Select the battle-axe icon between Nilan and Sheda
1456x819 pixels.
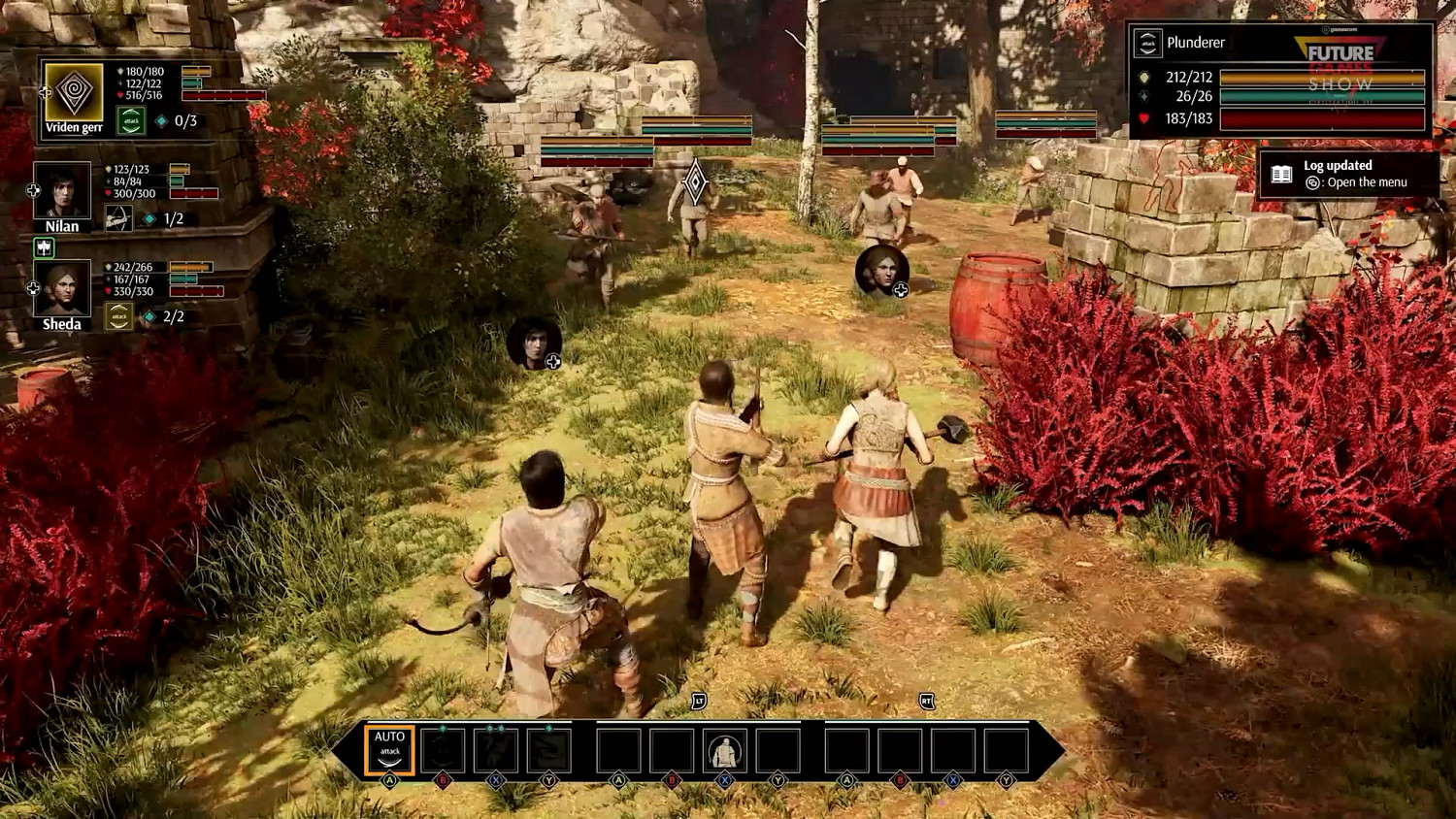[x=44, y=248]
